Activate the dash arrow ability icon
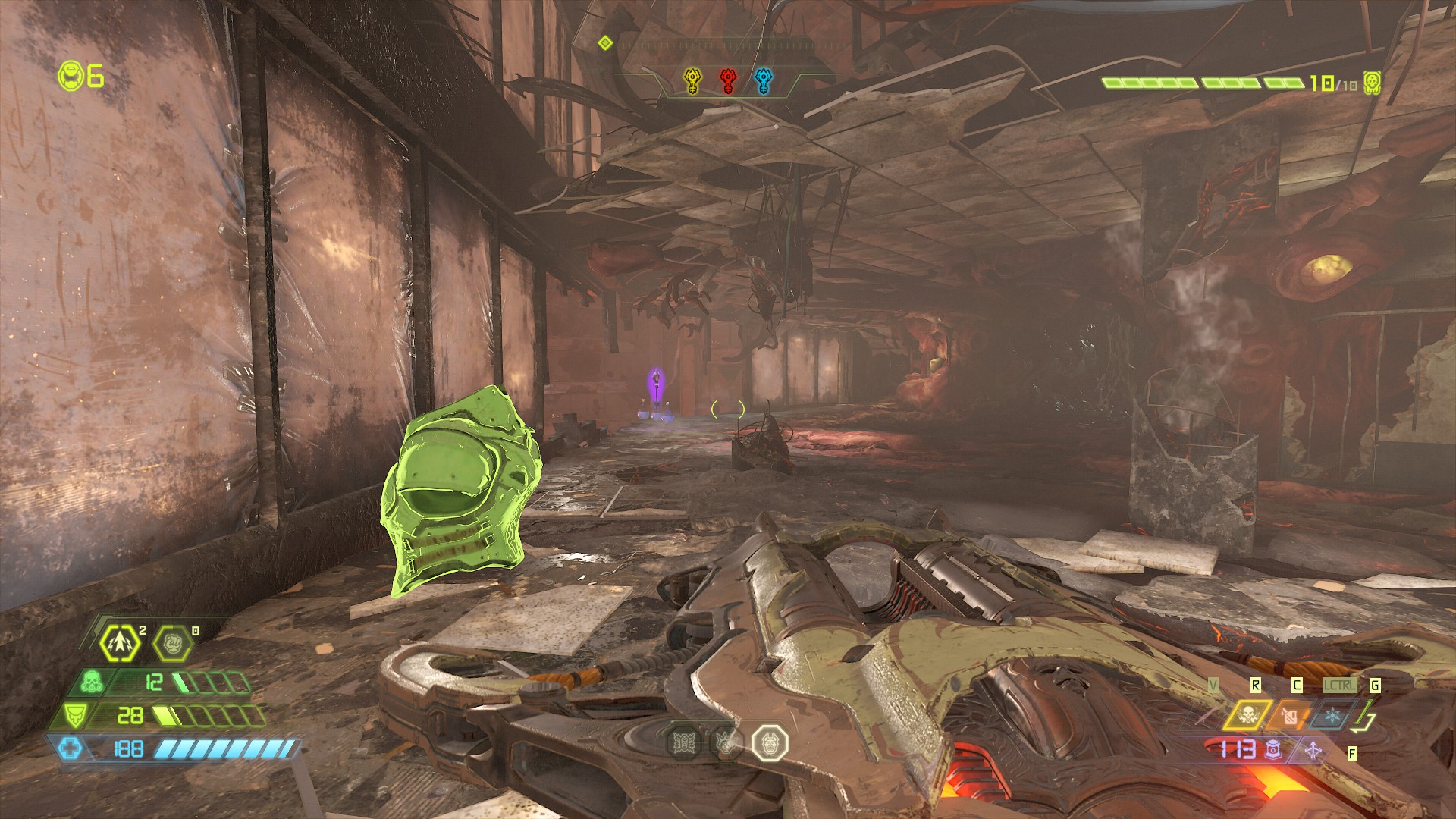The image size is (1456, 819). click(121, 643)
